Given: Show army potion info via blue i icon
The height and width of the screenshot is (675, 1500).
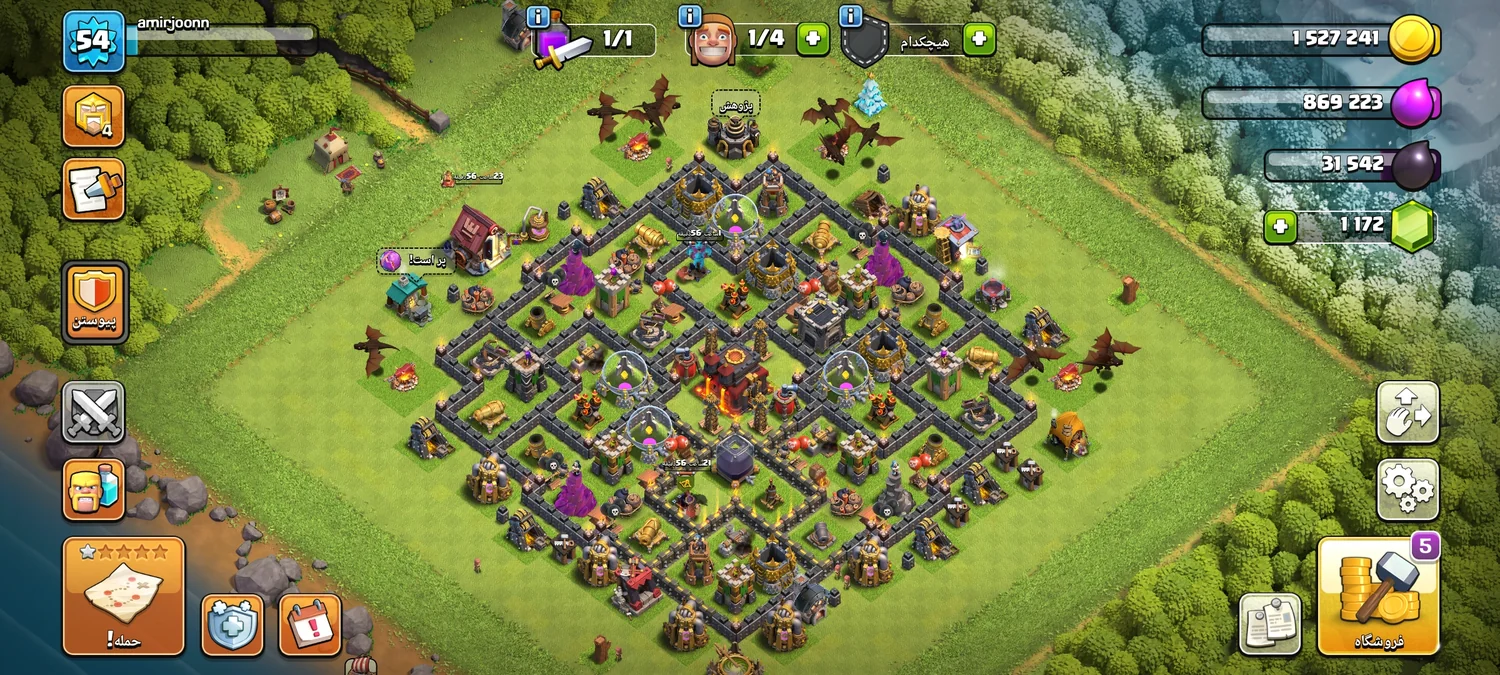Looking at the screenshot, I should (x=538, y=16).
